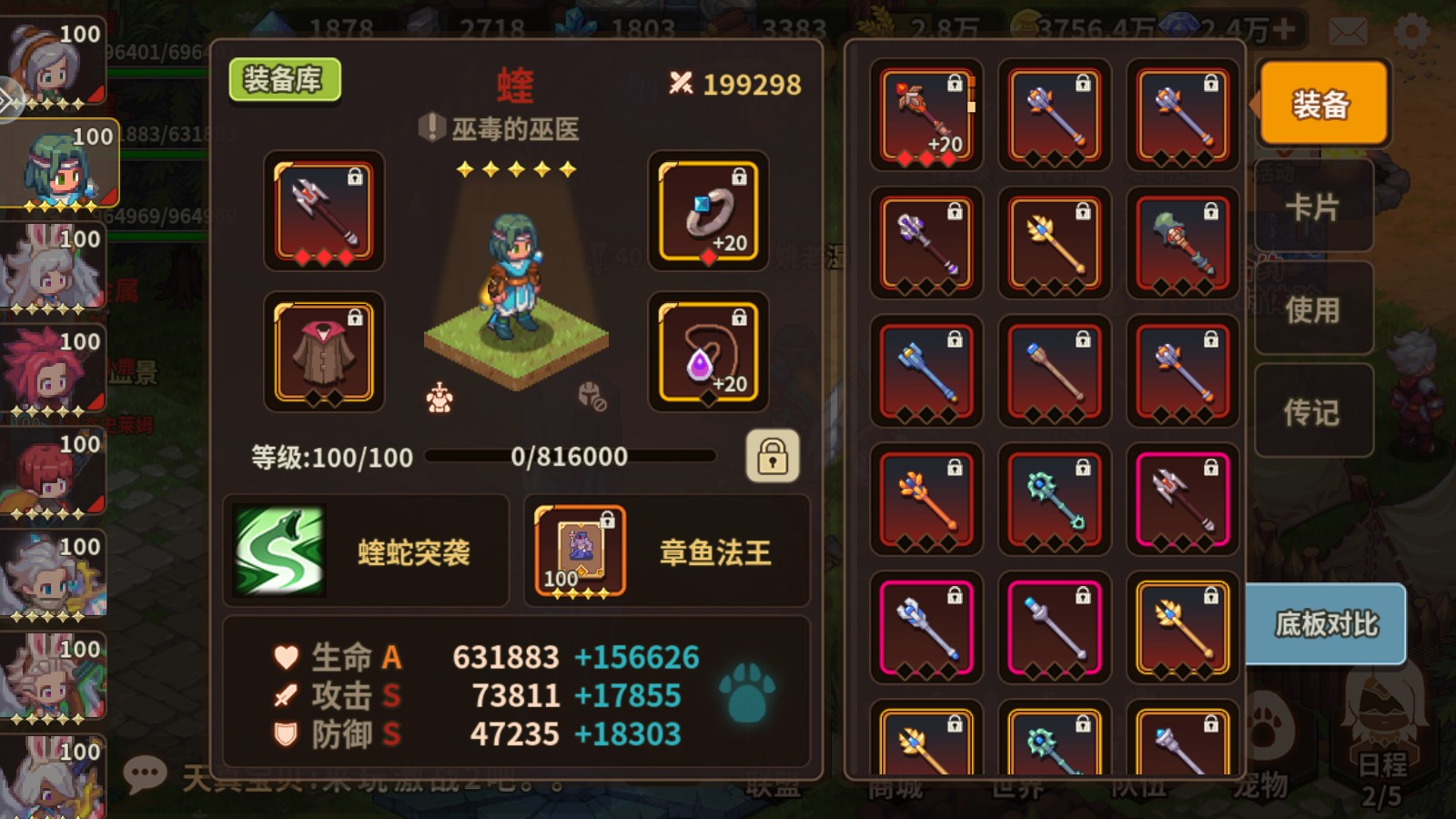Screen dimensions: 1456x819
Task: Open the settings gear
Action: pyautogui.click(x=1411, y=32)
